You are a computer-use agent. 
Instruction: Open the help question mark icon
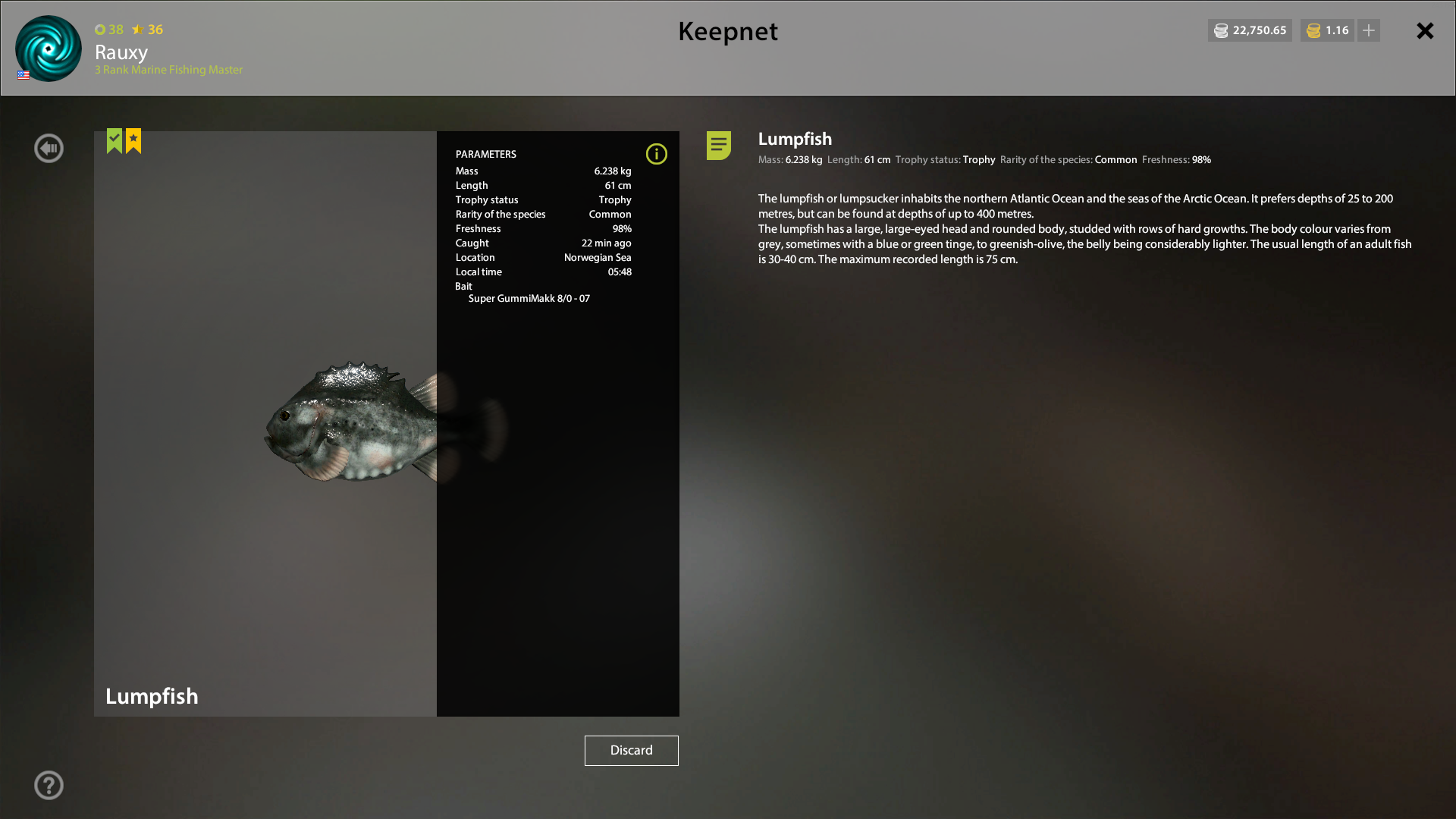[x=49, y=785]
